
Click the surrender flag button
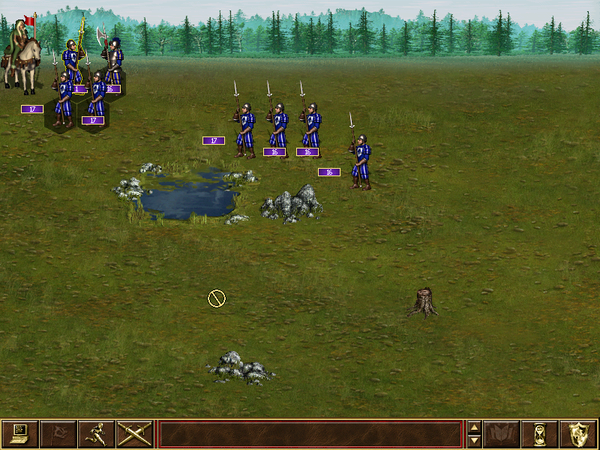pyautogui.click(x=58, y=434)
